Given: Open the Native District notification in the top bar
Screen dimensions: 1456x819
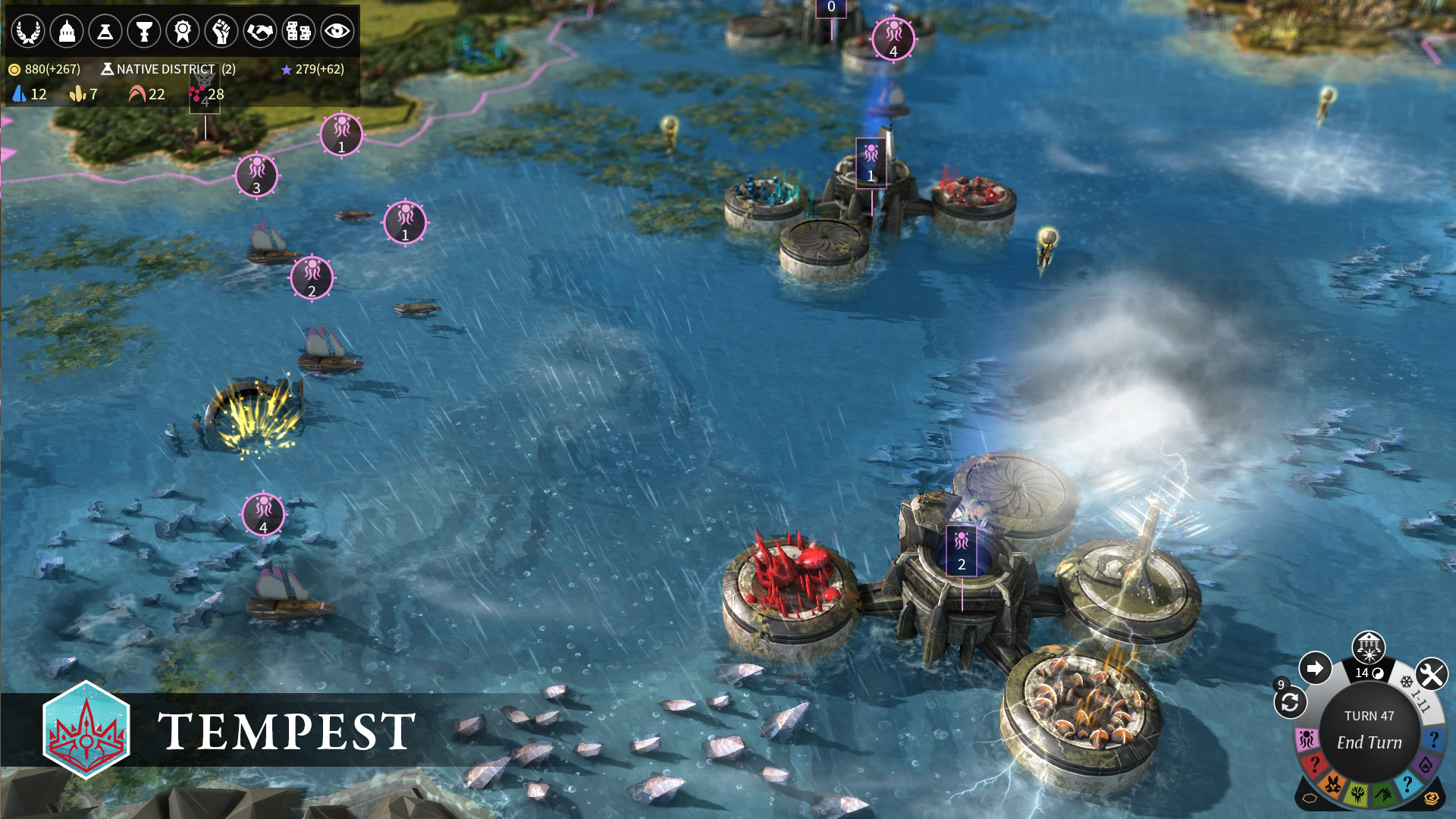Looking at the screenshot, I should click(x=163, y=68).
